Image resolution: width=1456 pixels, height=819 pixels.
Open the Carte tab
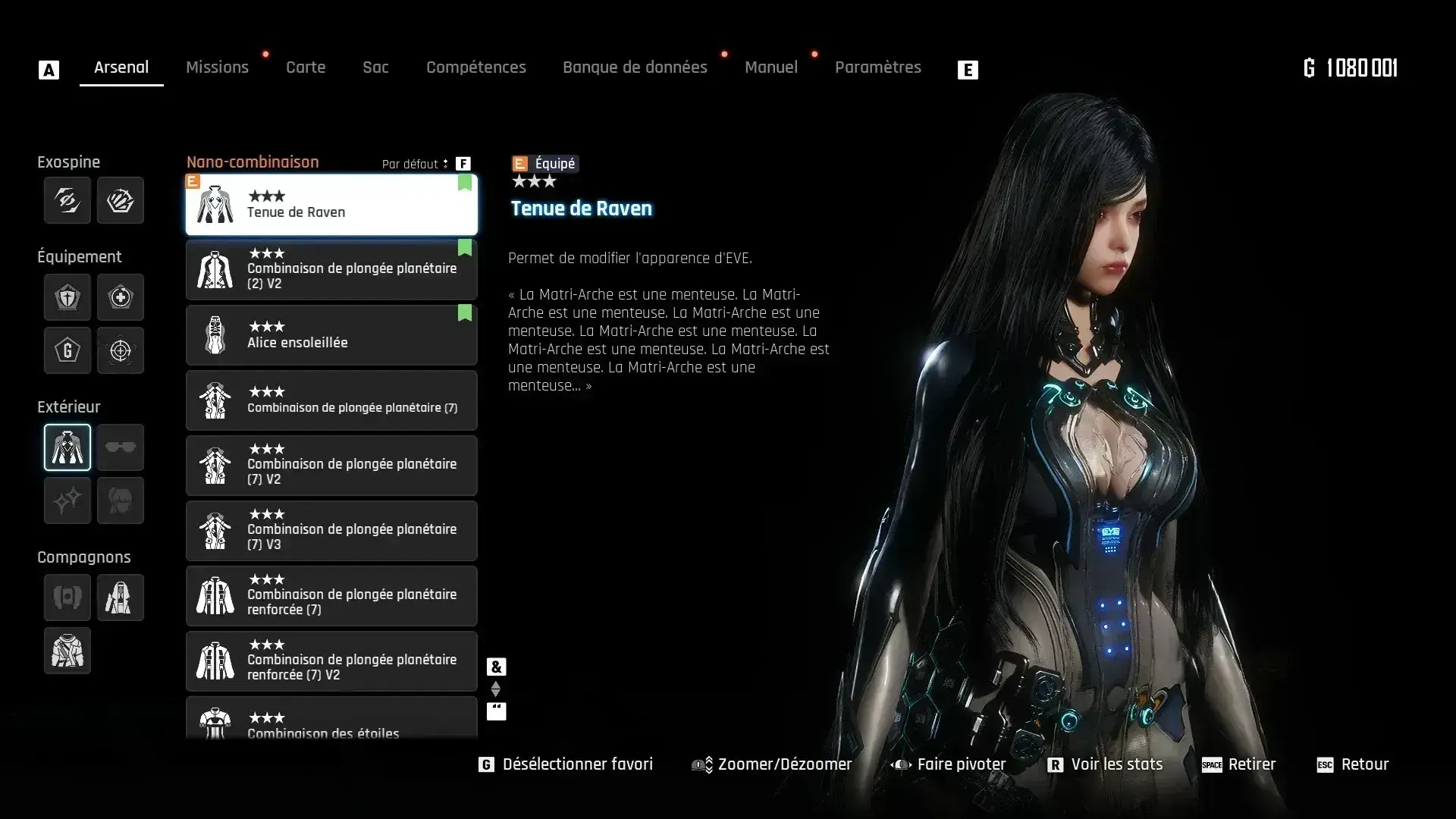click(306, 67)
